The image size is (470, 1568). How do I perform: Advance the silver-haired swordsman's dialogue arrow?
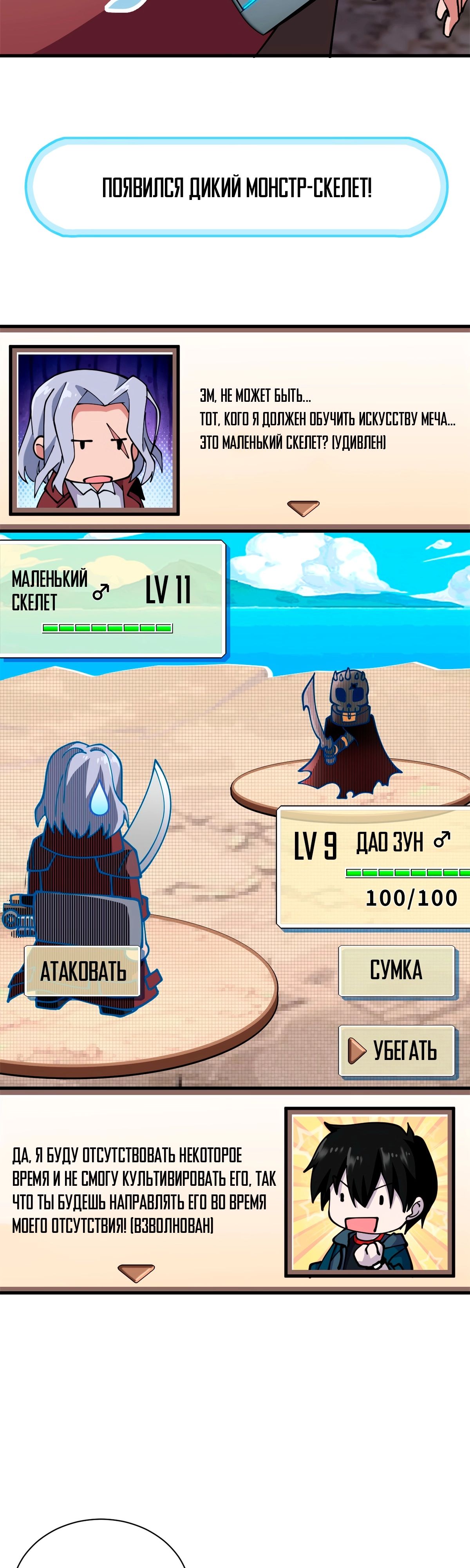[303, 508]
